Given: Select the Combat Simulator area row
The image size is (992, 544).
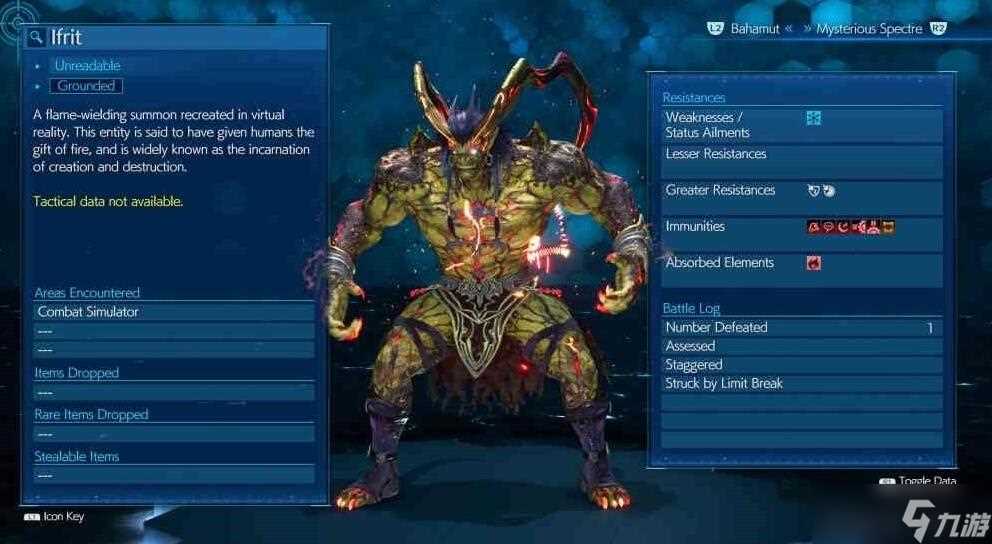Looking at the screenshot, I should [x=174, y=312].
